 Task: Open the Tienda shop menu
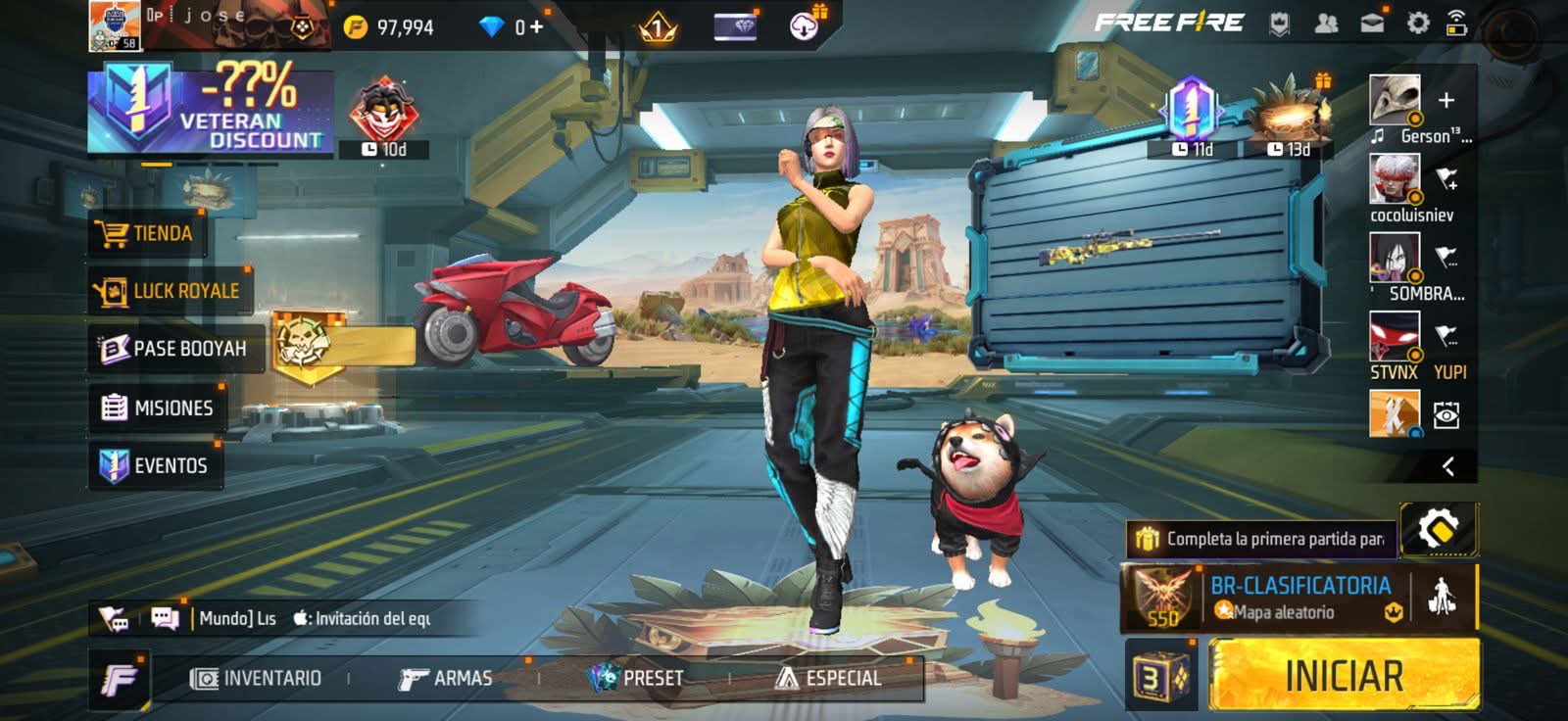point(147,234)
